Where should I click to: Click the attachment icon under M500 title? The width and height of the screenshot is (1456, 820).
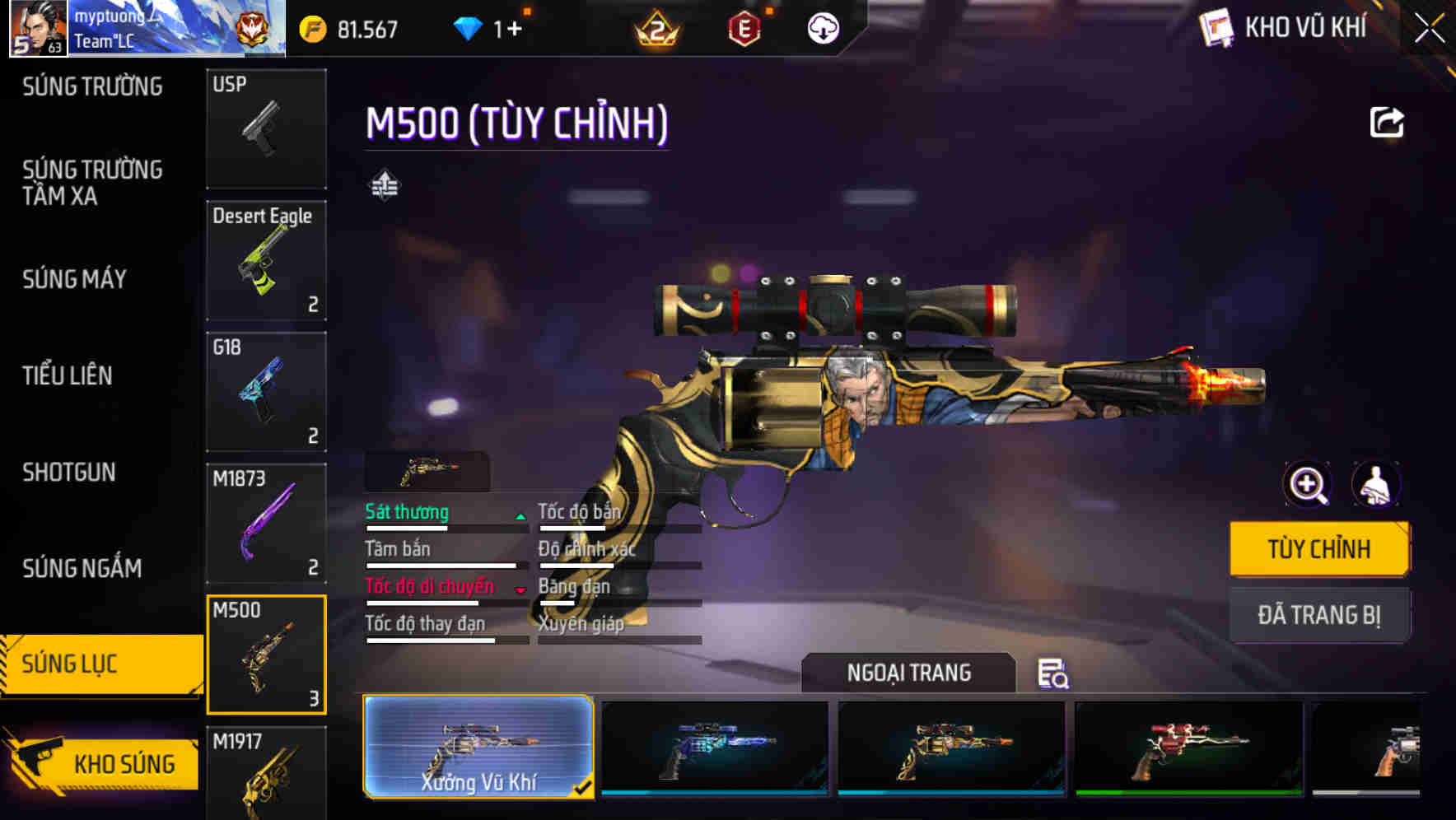pos(384,184)
